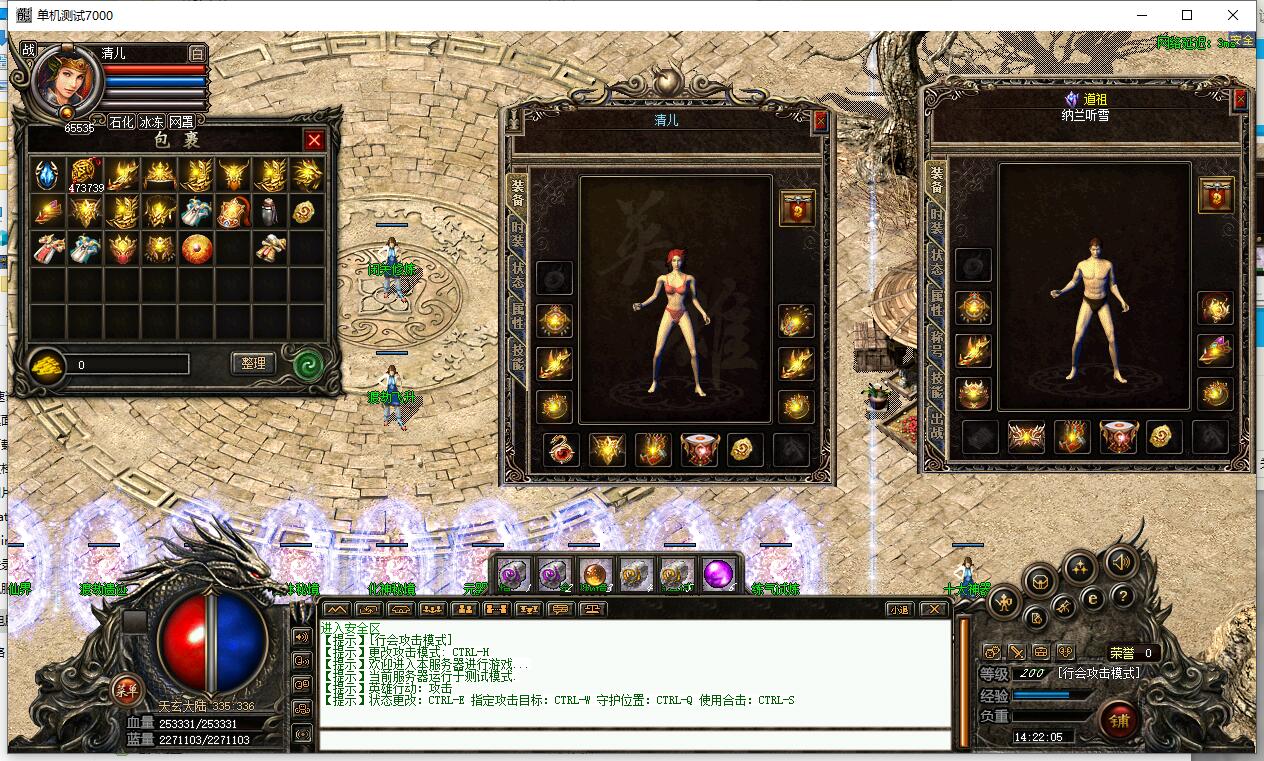
Task: Open the 铺 shop button
Action: coord(1118,719)
